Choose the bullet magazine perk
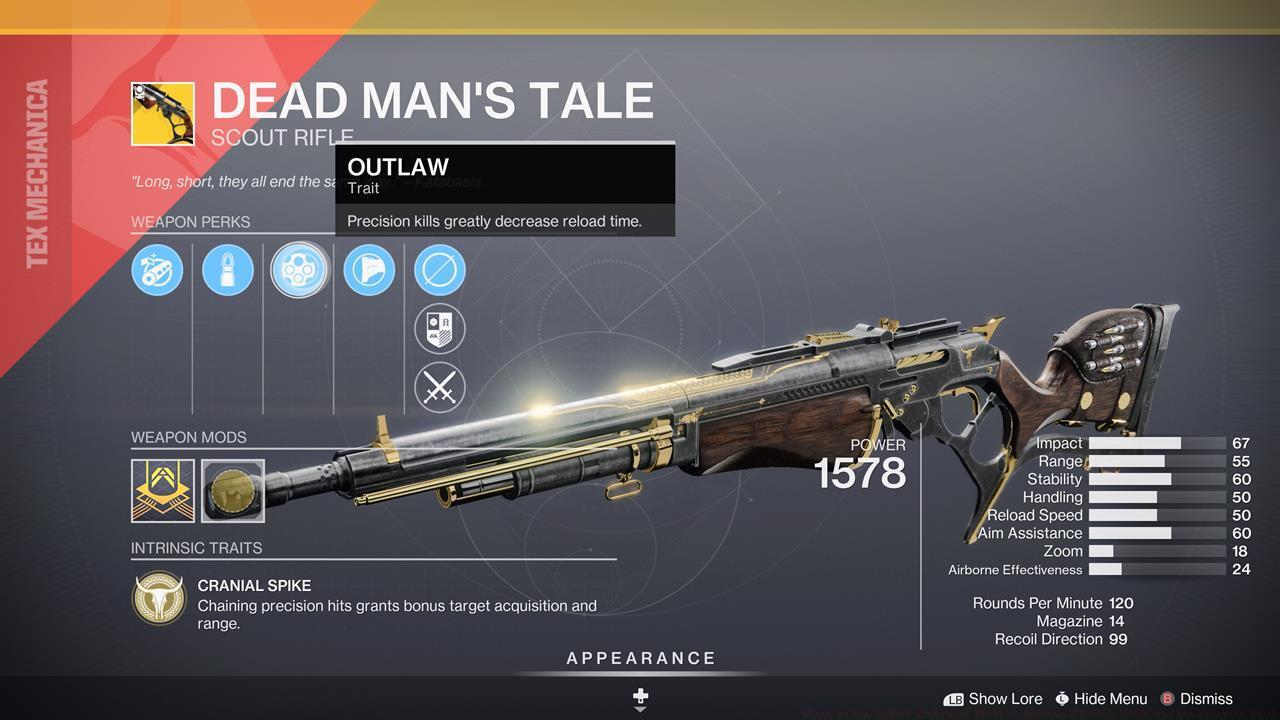 point(228,270)
